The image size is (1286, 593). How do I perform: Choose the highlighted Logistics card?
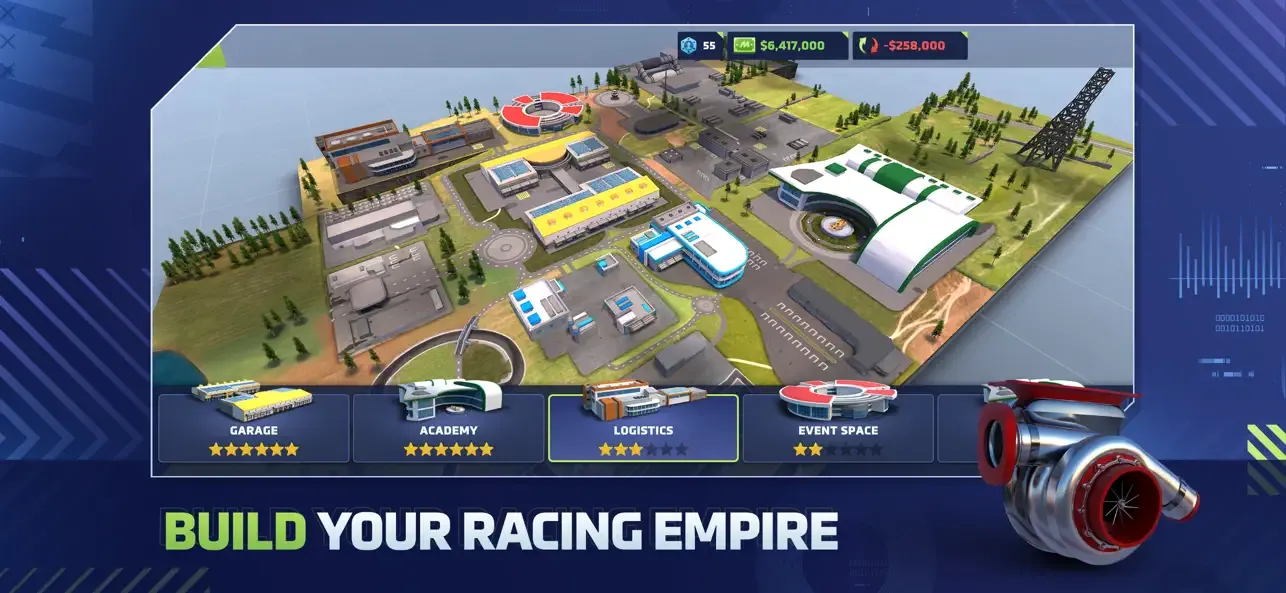click(x=643, y=429)
